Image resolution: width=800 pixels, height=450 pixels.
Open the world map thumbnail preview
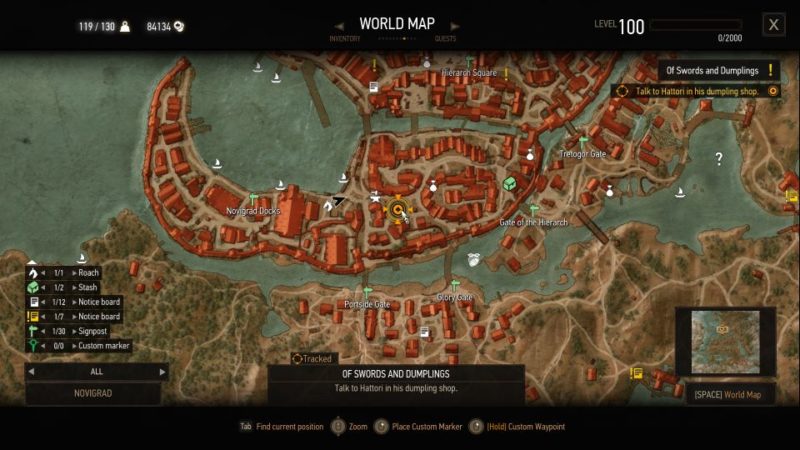[725, 340]
